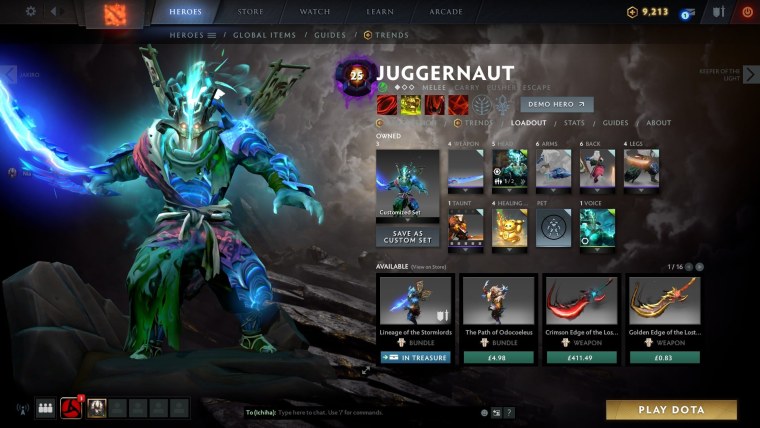Image resolution: width=760 pixels, height=428 pixels.
Task: Save loadout as custom set
Action: tap(407, 237)
